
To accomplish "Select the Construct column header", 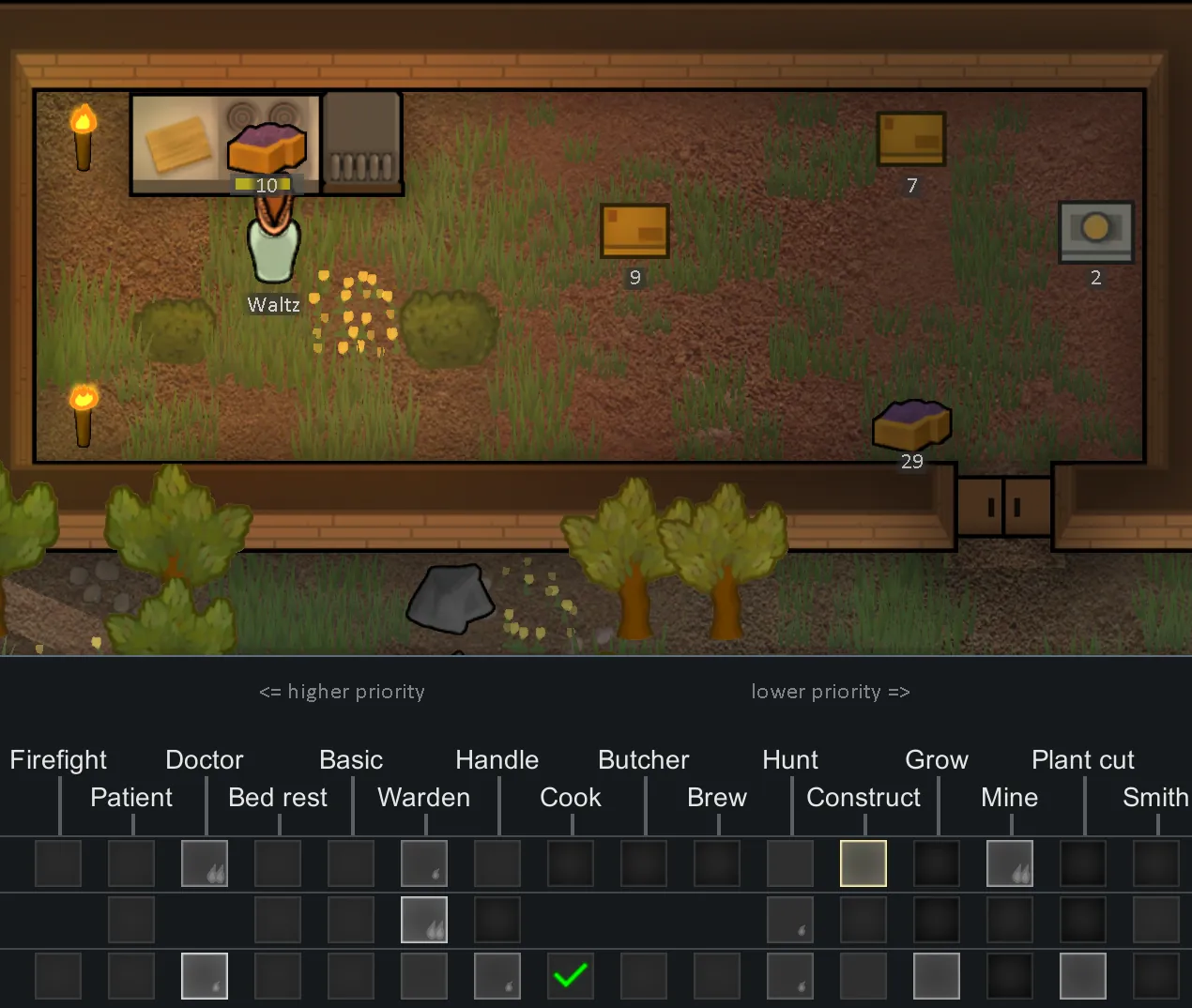I will 863,797.
